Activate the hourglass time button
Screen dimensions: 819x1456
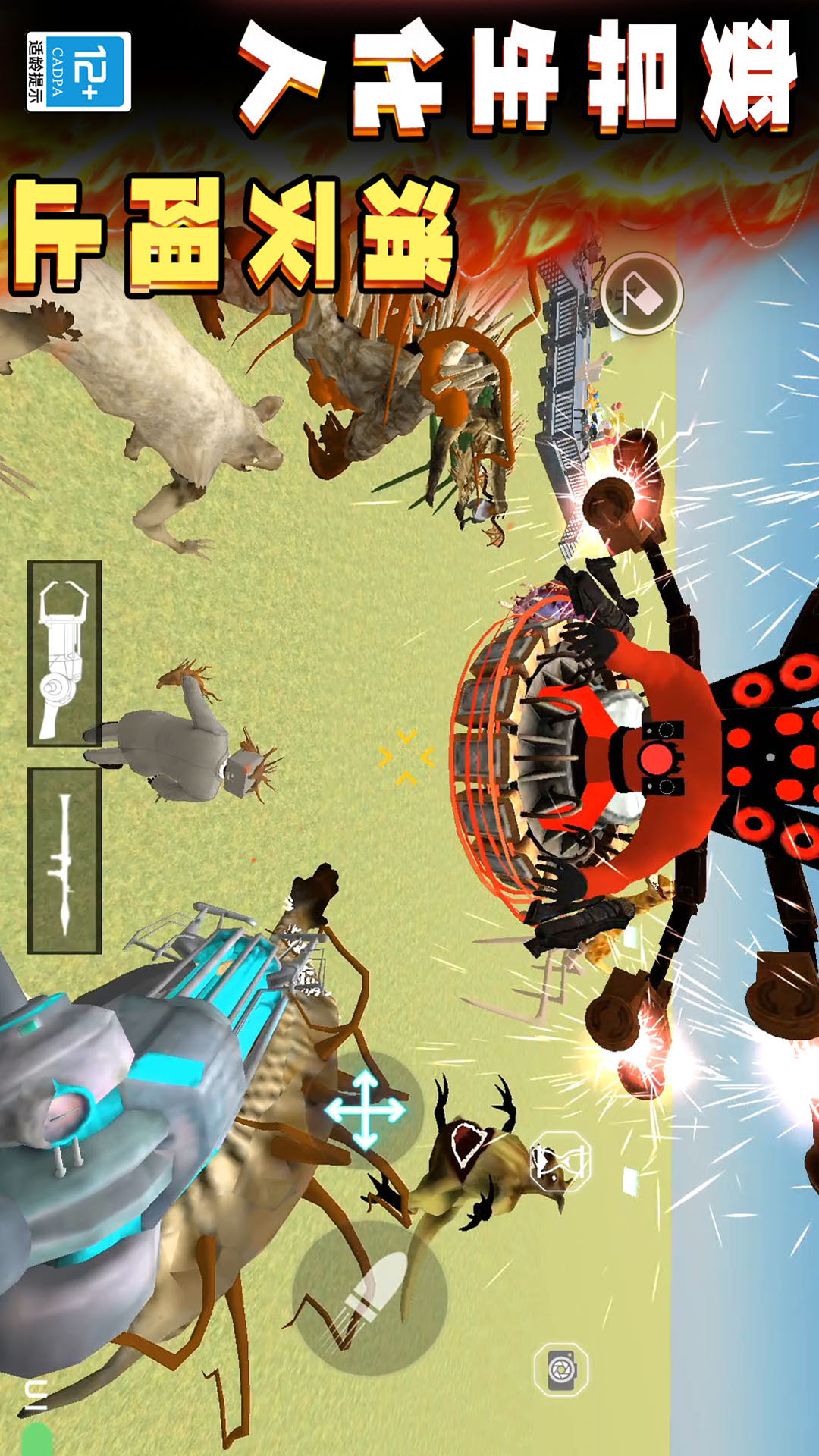coord(560,1161)
